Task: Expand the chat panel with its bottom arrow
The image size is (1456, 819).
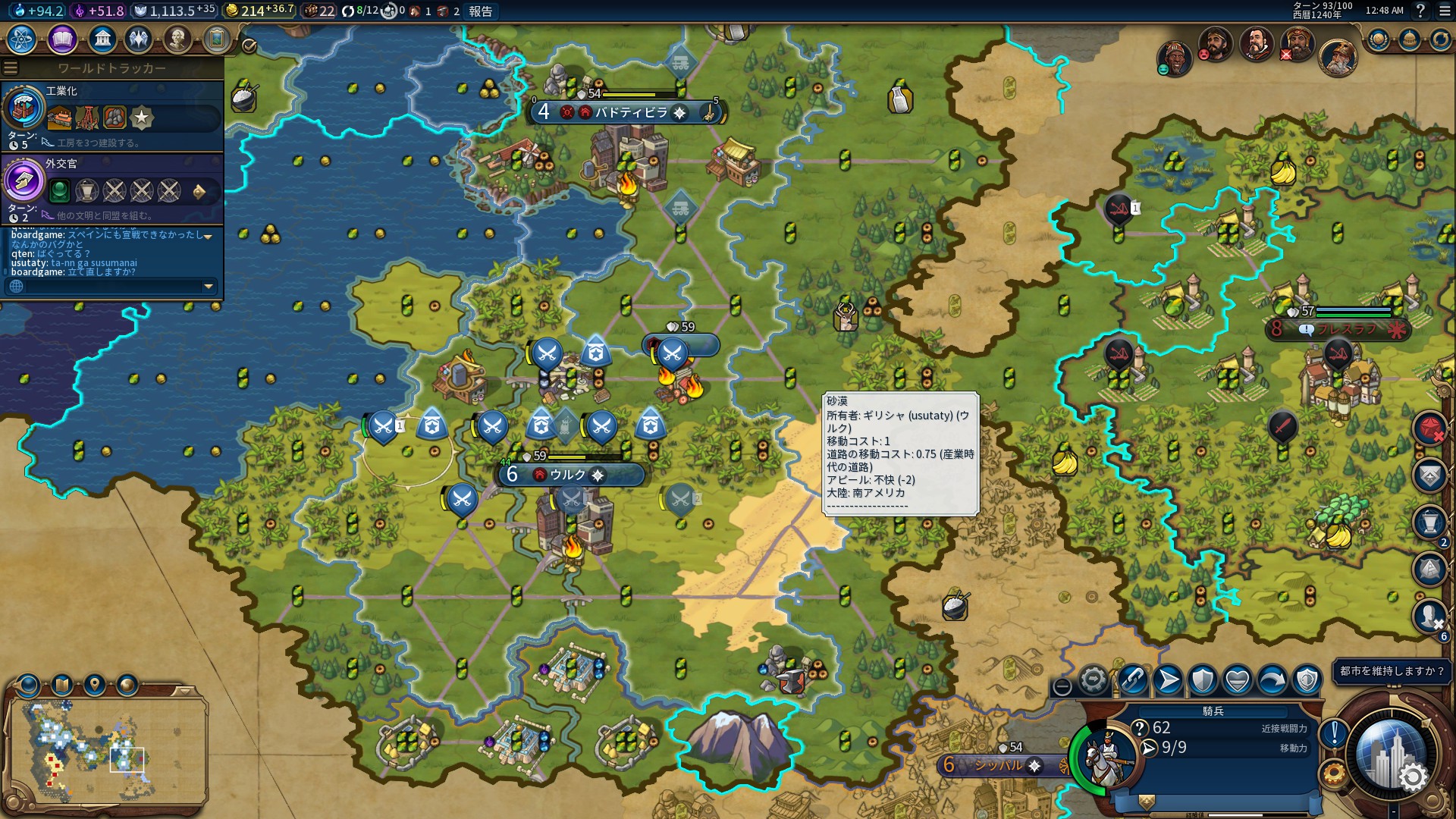Action: (x=207, y=287)
